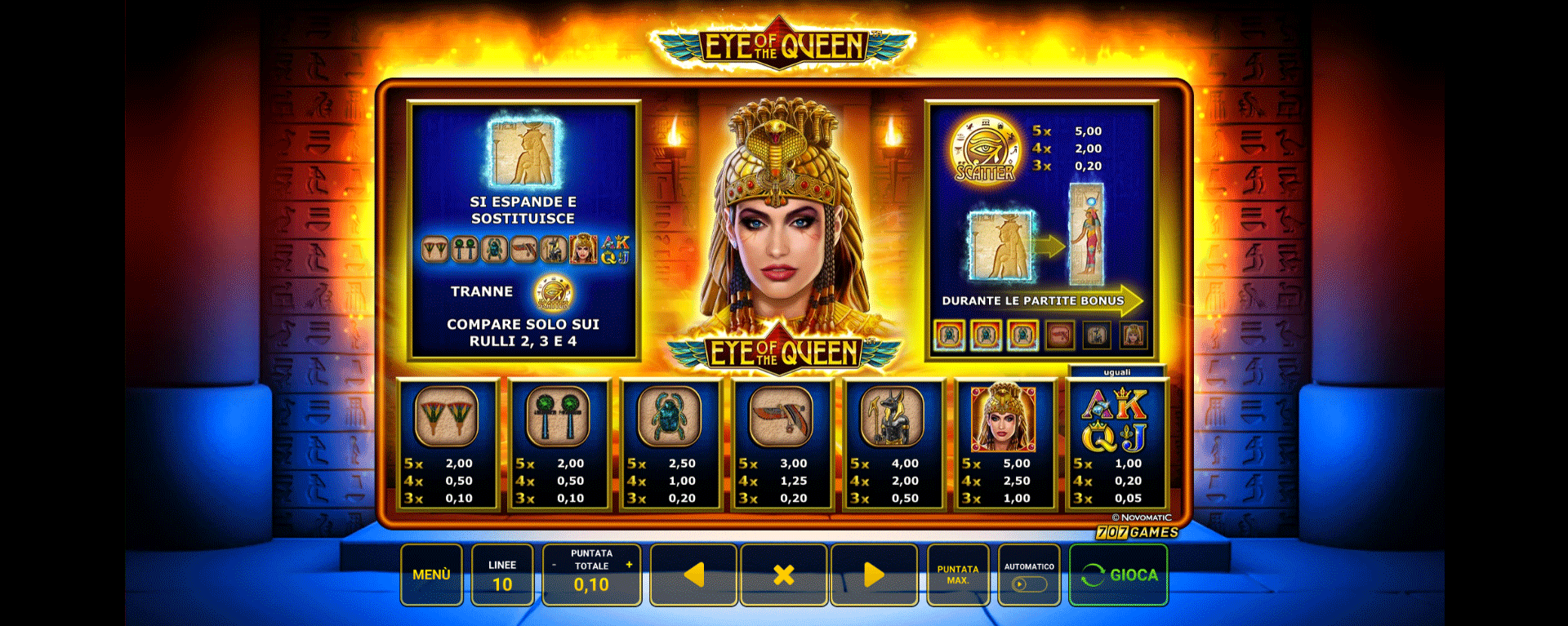This screenshot has height=626, width=1568.
Task: Toggle the AUTOMATICO autoplay switch
Action: pyautogui.click(x=1028, y=584)
